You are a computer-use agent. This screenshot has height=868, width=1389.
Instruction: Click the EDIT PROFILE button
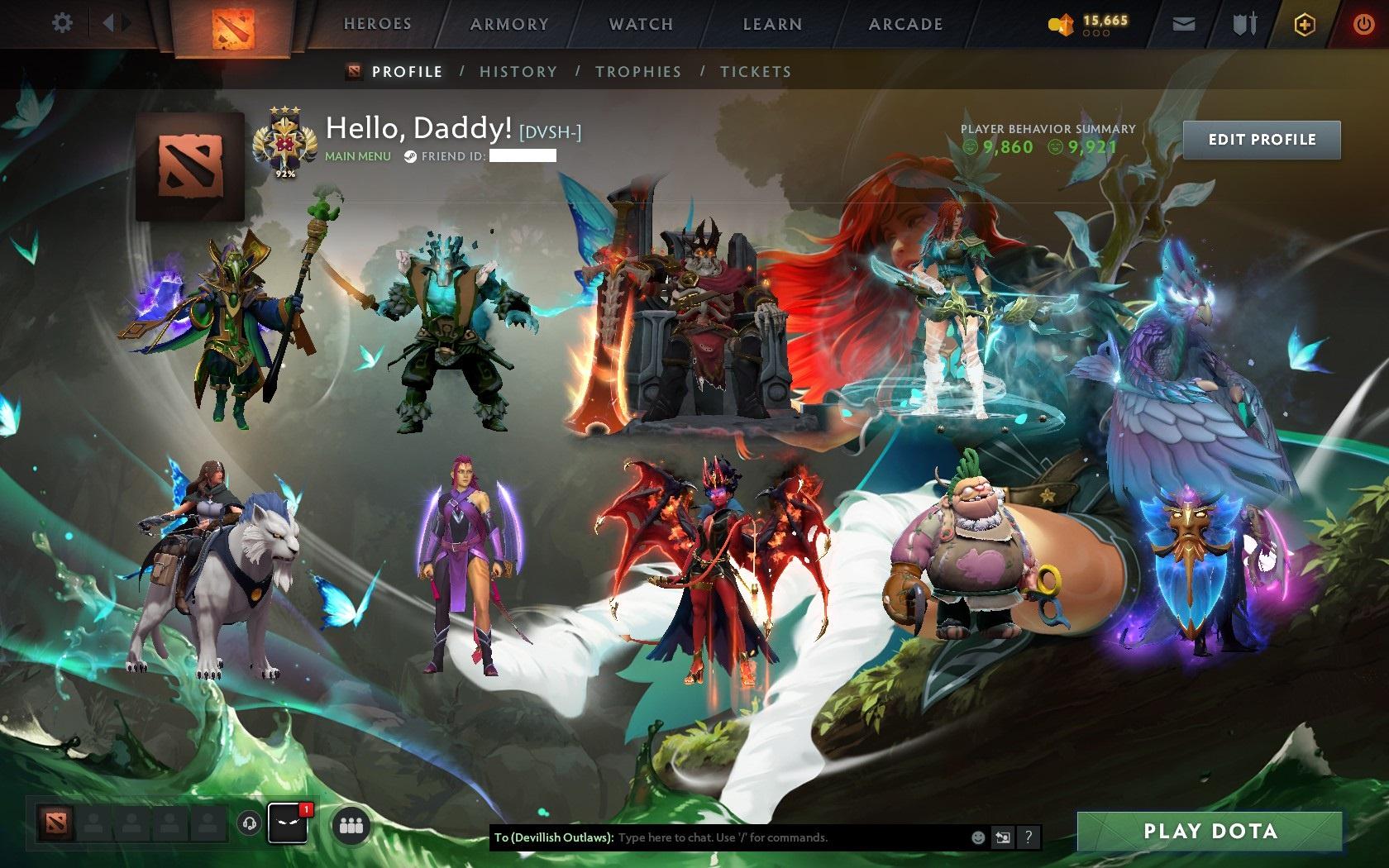coord(1262,140)
